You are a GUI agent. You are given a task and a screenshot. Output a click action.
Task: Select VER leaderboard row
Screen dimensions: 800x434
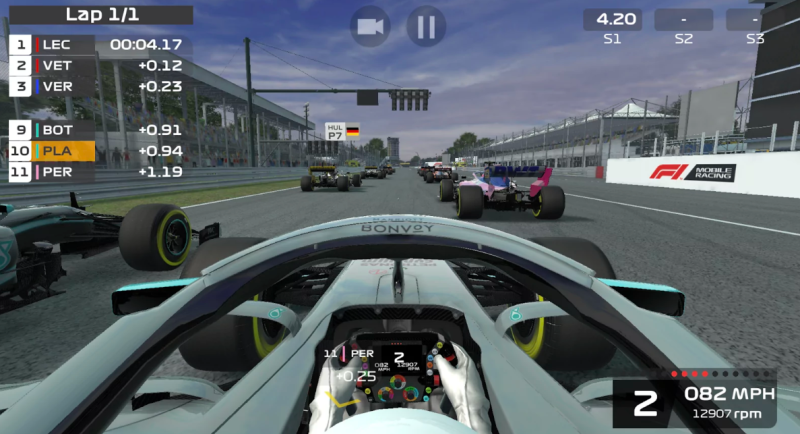pyautogui.click(x=100, y=86)
